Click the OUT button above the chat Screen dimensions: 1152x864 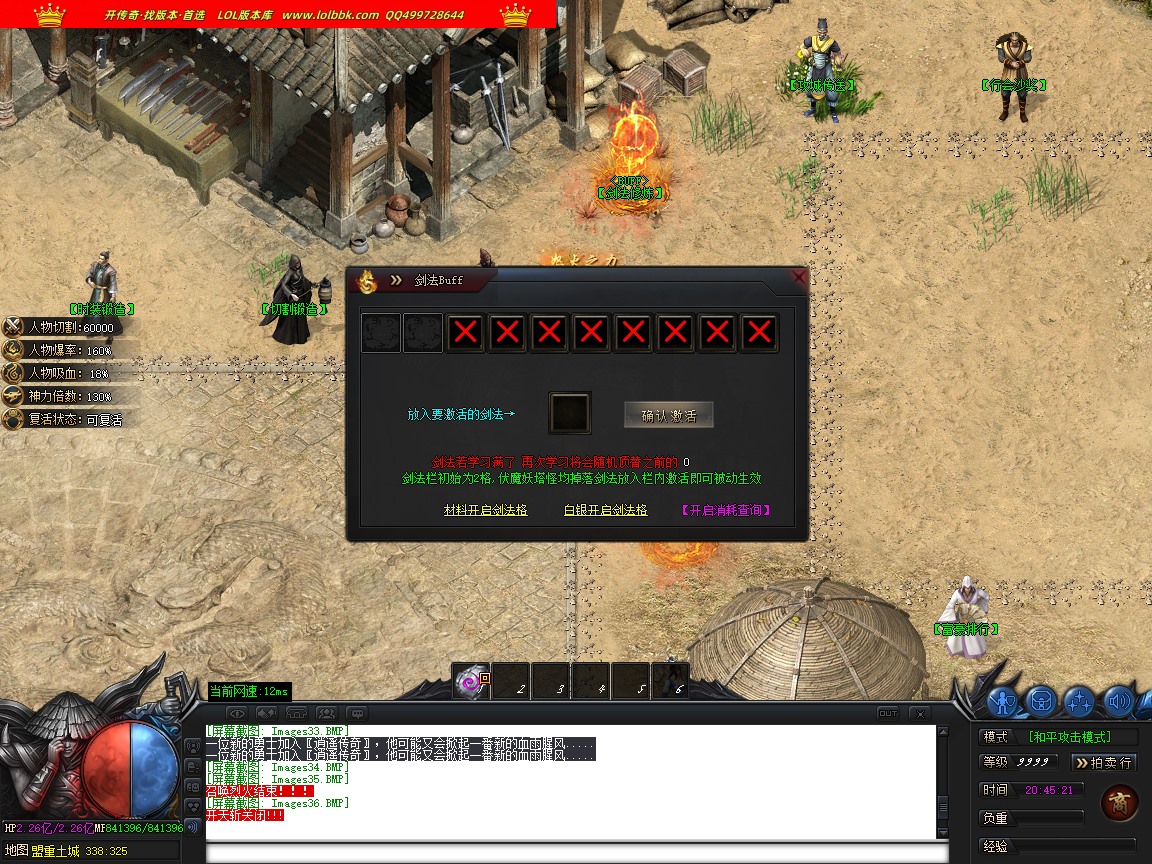coord(888,713)
